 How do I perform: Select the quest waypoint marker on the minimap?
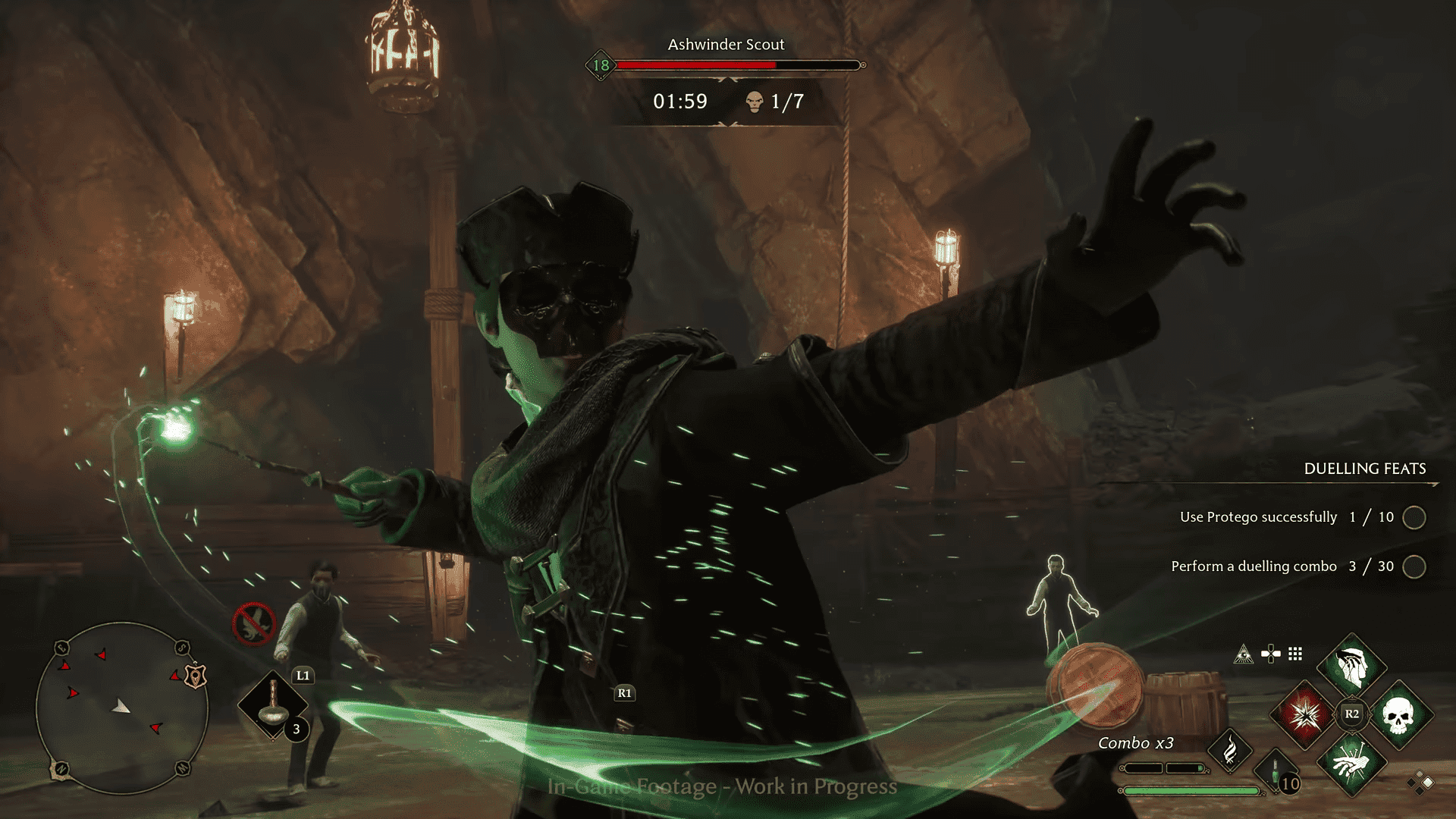196,676
